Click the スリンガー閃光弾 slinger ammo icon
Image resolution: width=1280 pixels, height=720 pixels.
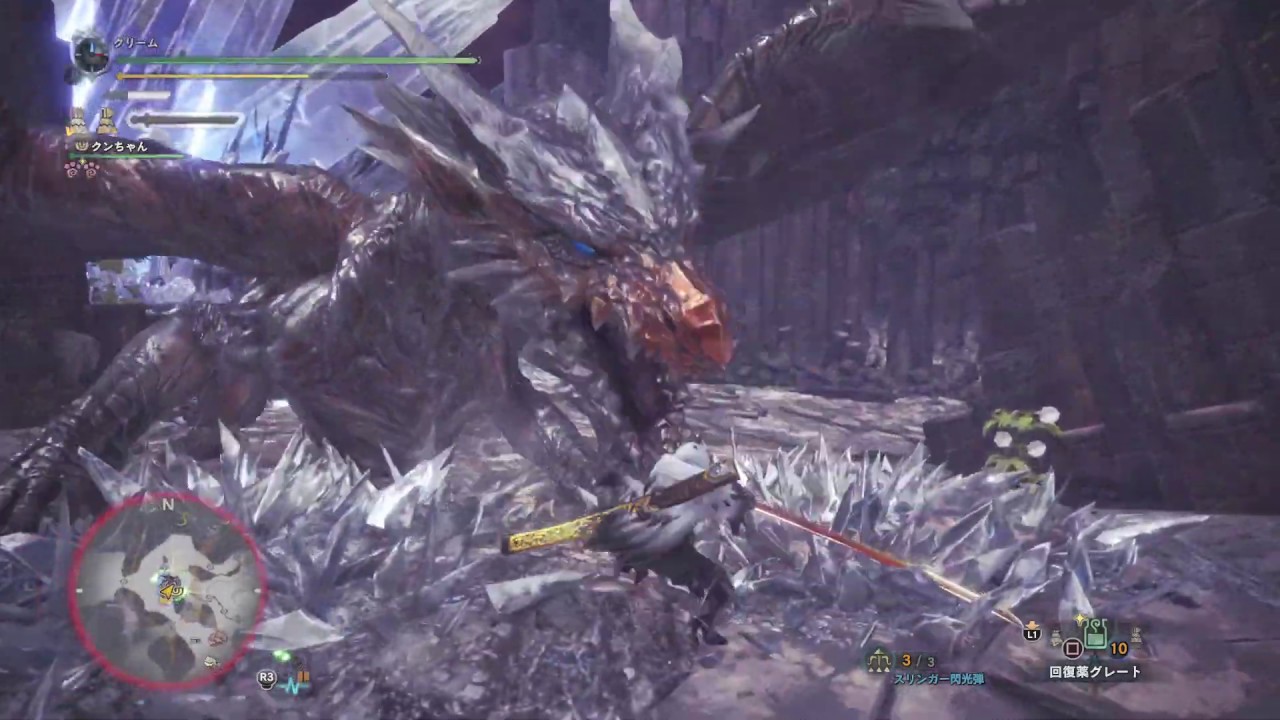point(879,660)
